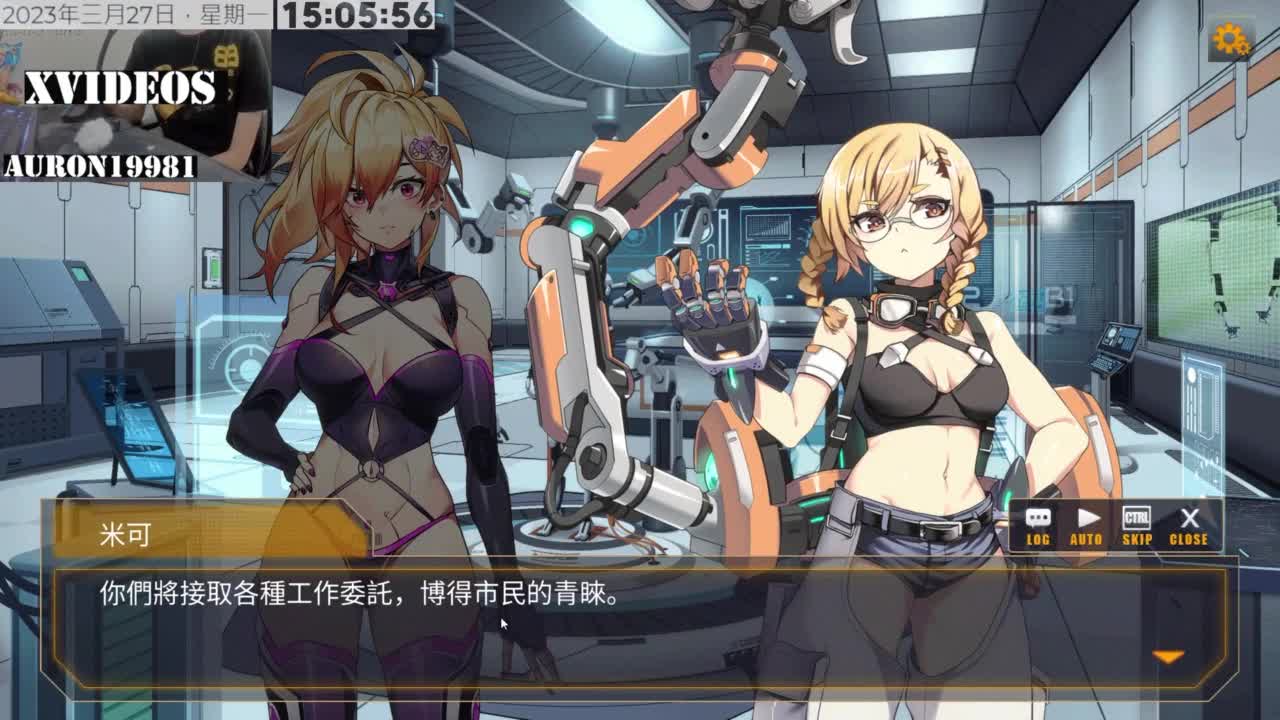
Task: Open the dialogue LOG
Action: pyautogui.click(x=1038, y=526)
